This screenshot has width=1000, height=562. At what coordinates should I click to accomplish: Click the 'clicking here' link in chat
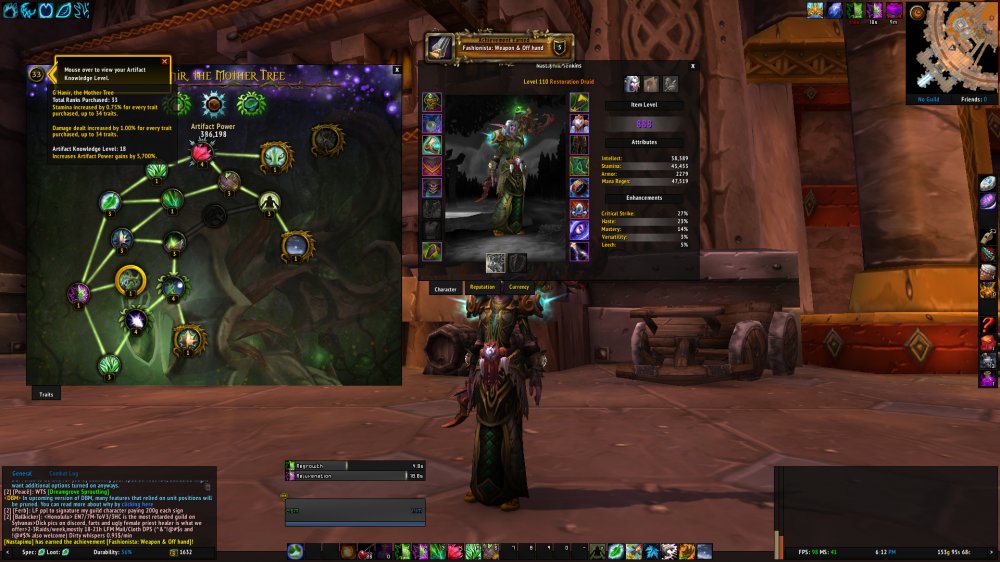135,505
